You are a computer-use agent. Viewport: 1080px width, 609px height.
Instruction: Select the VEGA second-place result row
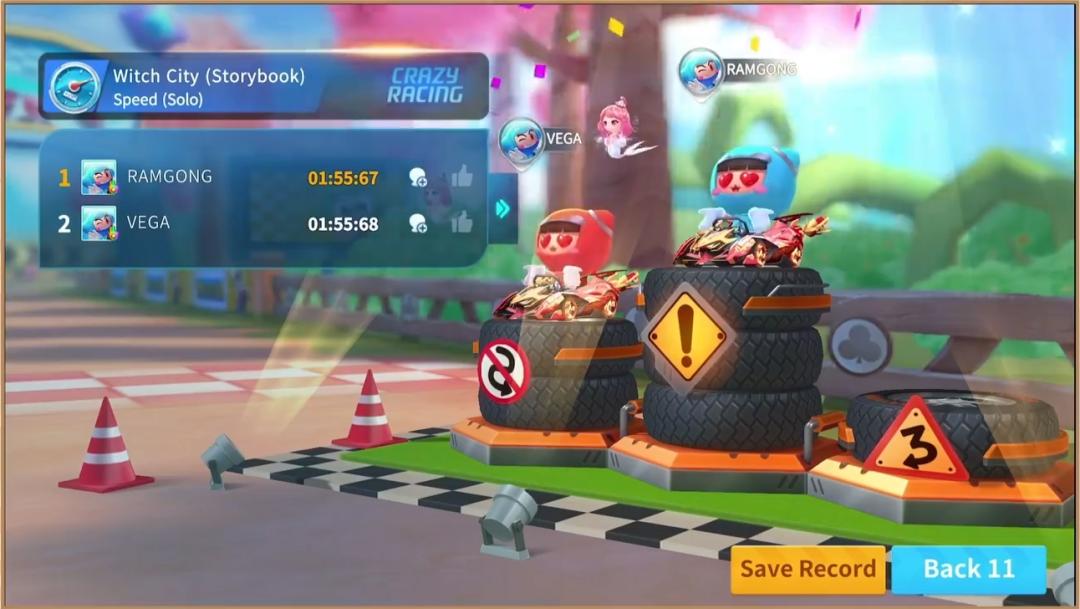[x=240, y=223]
